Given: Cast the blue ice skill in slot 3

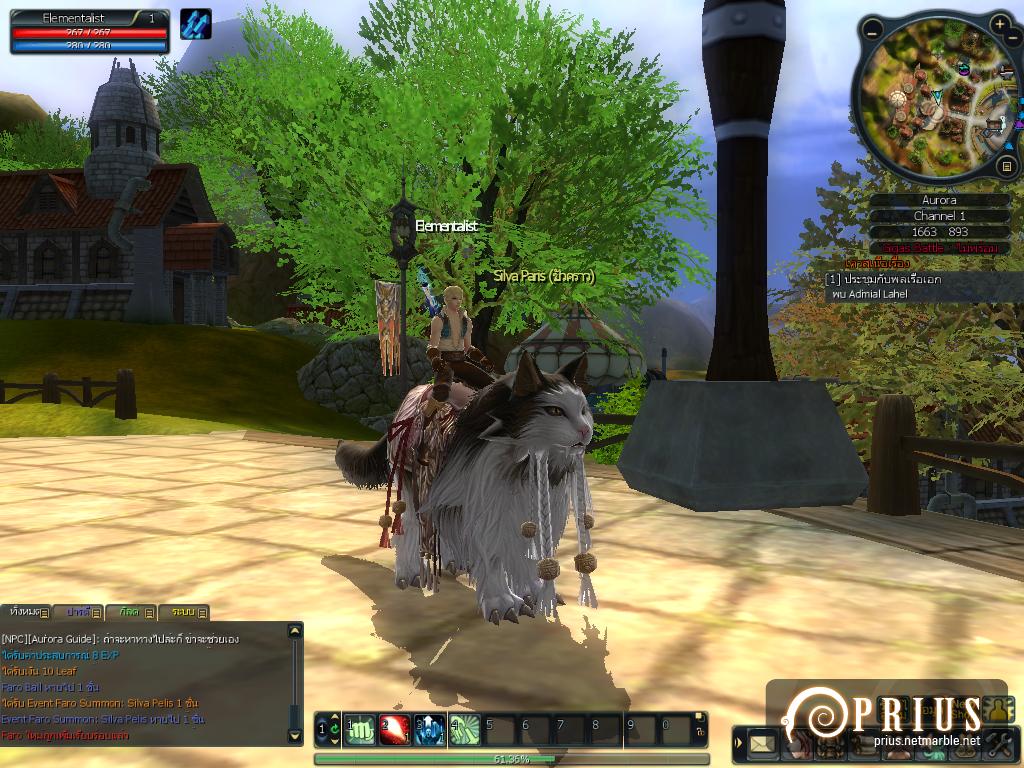Looking at the screenshot, I should click(x=430, y=730).
